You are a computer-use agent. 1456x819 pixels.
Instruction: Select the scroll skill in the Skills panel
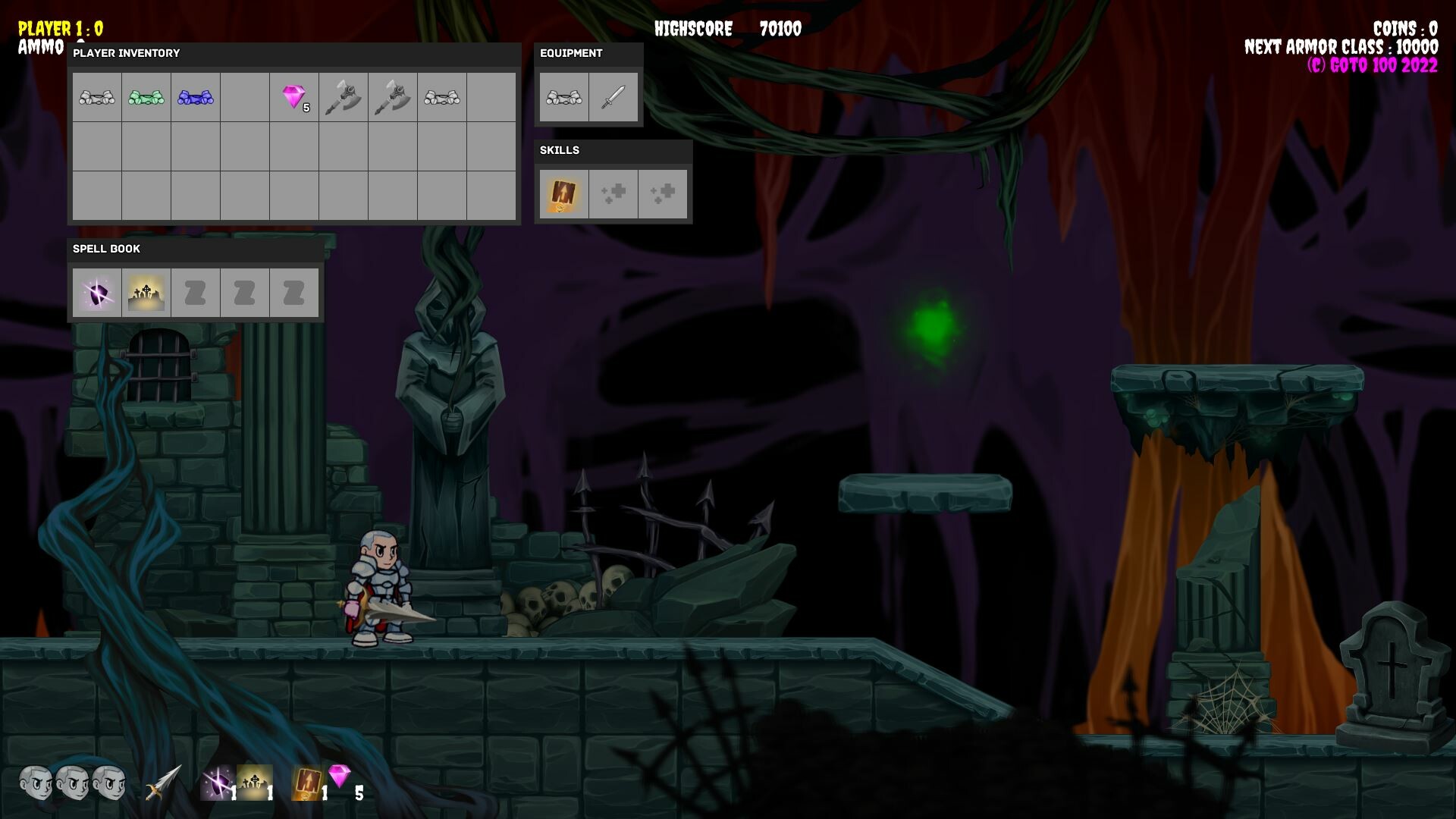pyautogui.click(x=563, y=193)
